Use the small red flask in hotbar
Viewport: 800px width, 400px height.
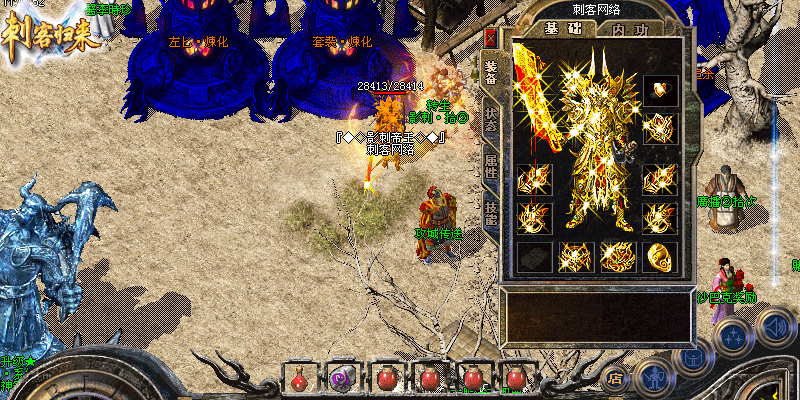[x=299, y=379]
